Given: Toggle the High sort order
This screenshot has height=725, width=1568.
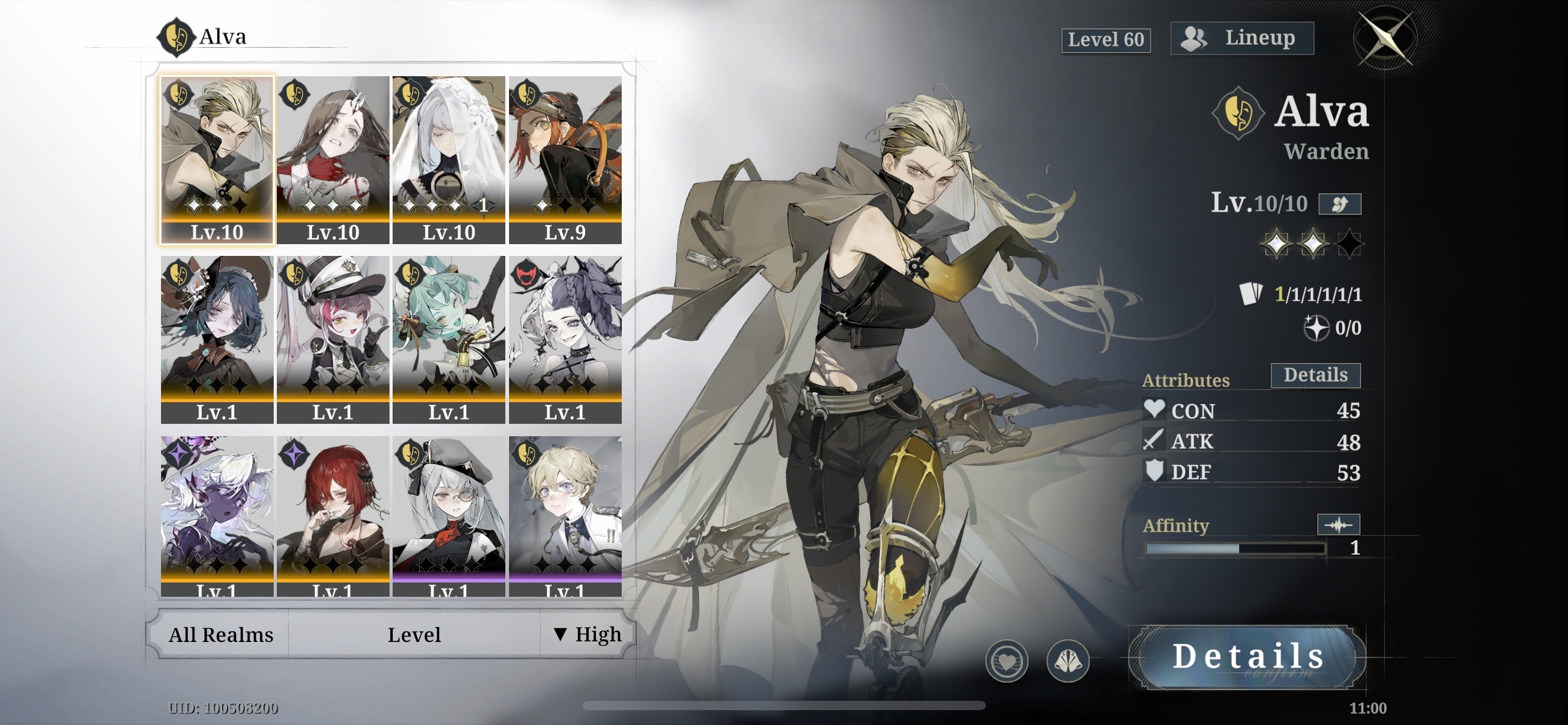Looking at the screenshot, I should click(588, 635).
